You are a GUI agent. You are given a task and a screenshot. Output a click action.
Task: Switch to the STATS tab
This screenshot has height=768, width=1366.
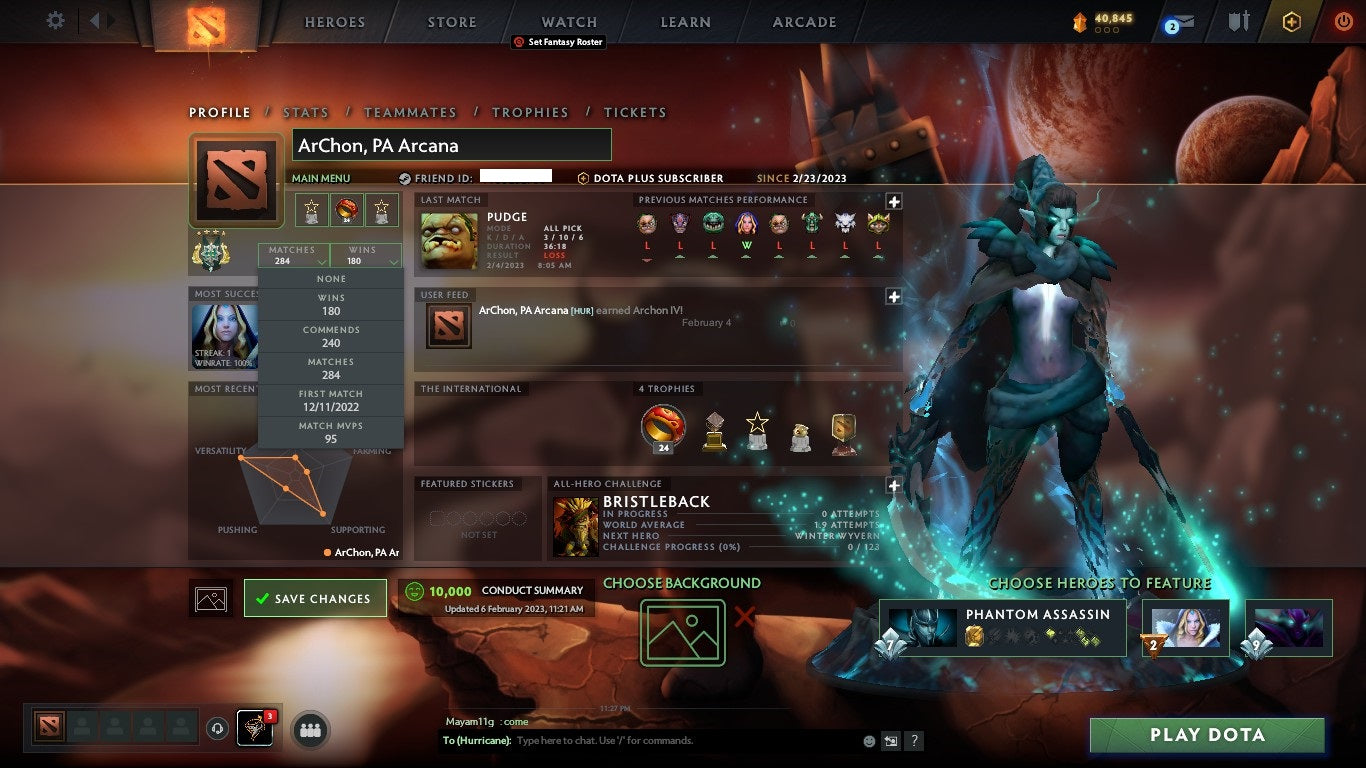(x=306, y=112)
